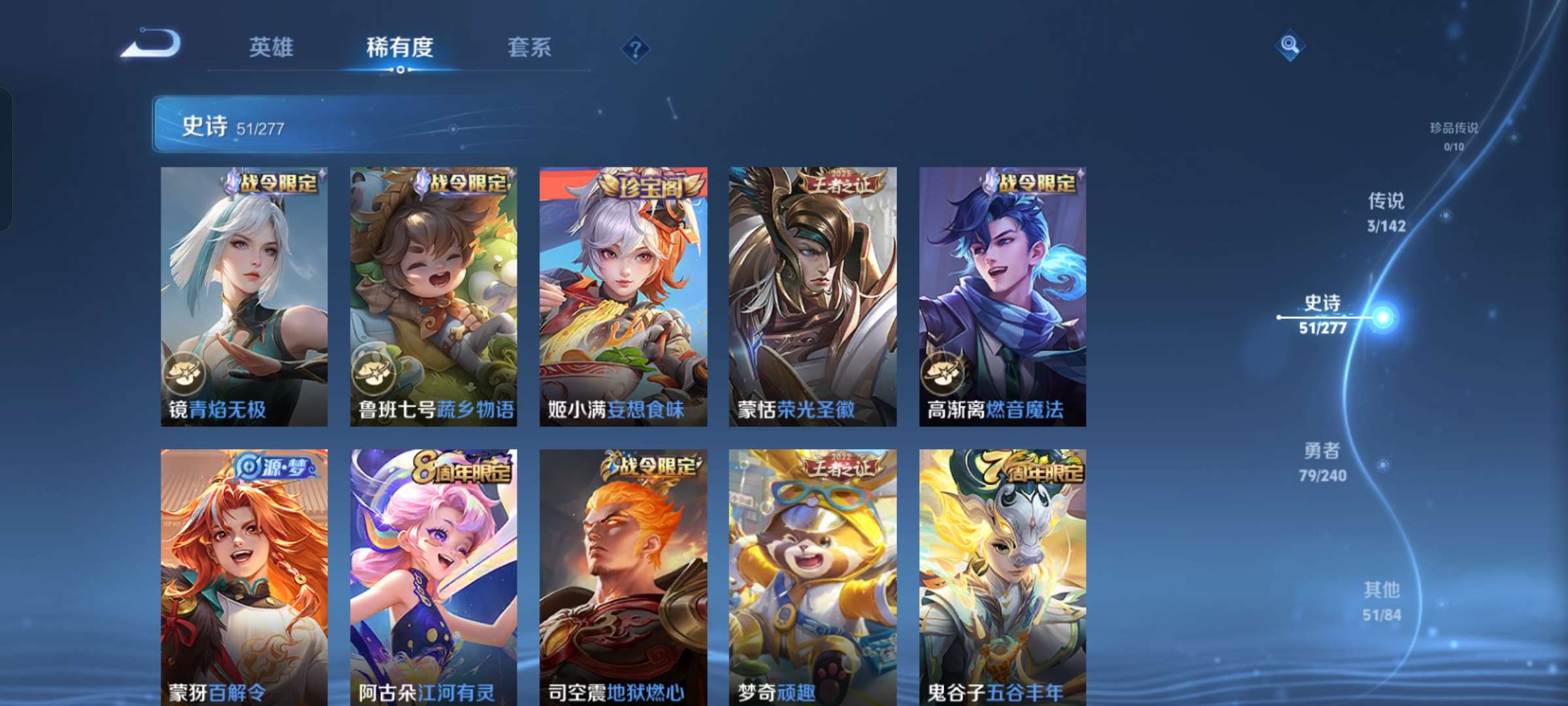Open the question mark help icon
Screen dimensions: 1568x706
637,47
